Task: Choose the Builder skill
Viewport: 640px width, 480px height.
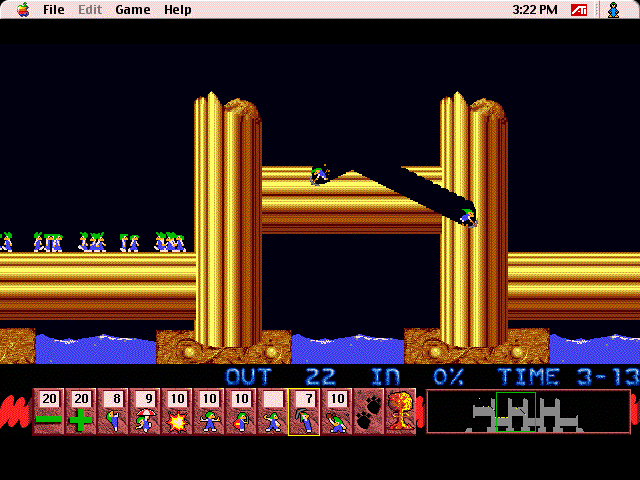Action: pyautogui.click(x=240, y=412)
